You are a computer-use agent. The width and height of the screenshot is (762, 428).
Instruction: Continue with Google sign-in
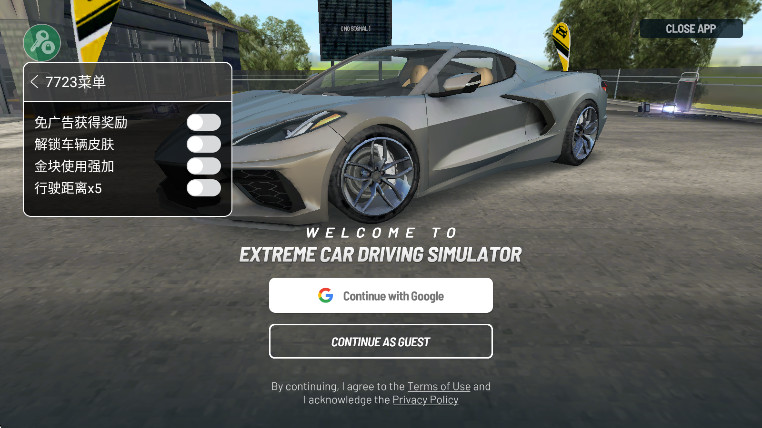pyautogui.click(x=380, y=296)
